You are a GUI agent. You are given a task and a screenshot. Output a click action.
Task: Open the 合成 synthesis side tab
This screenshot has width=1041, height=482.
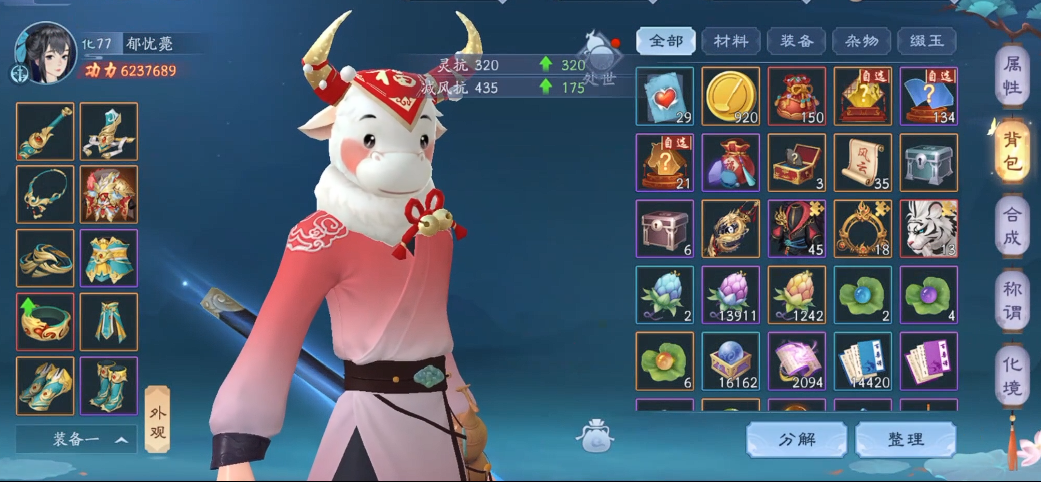1012,226
